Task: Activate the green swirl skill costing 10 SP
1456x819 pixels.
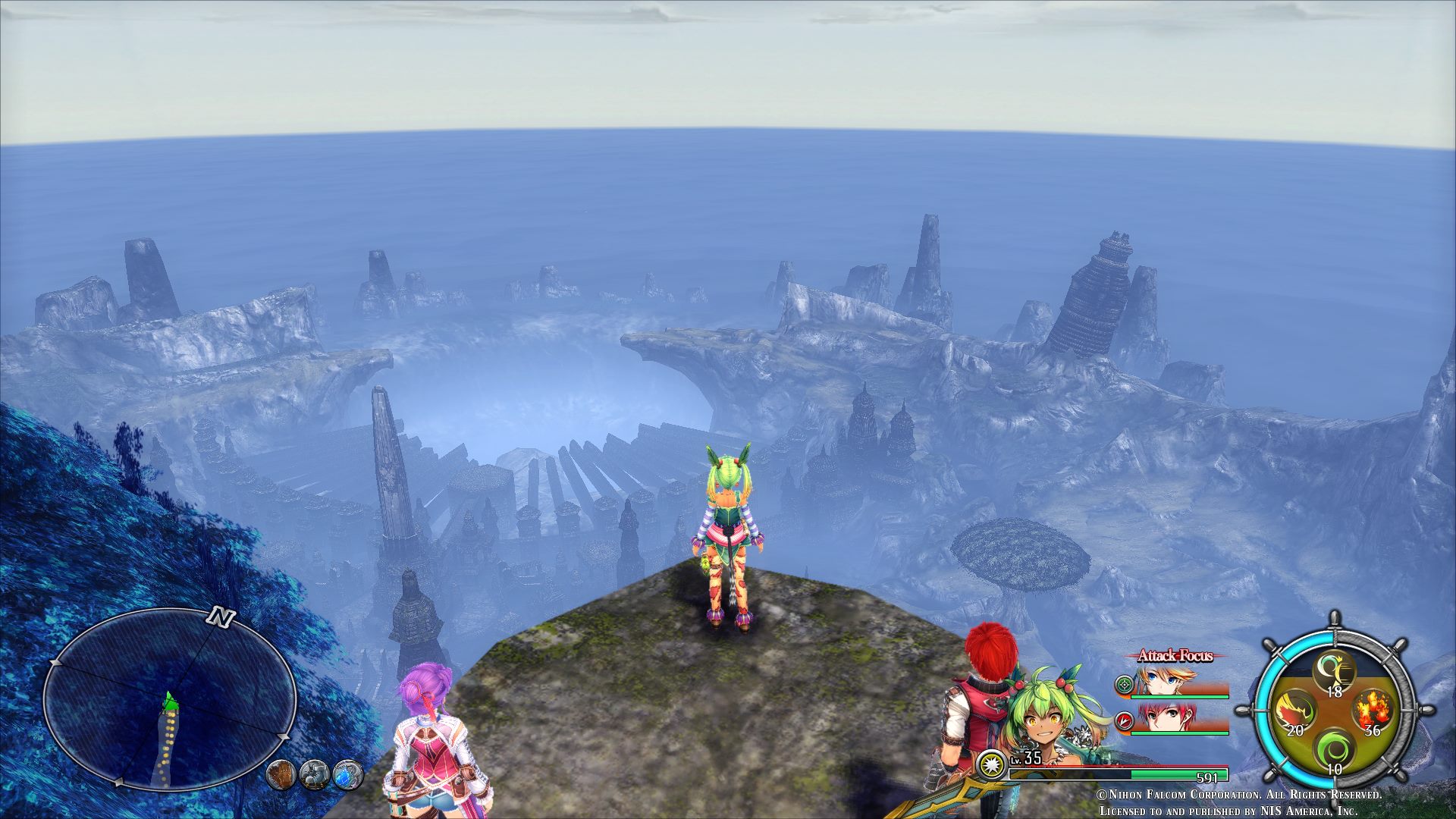Action: point(1333,752)
